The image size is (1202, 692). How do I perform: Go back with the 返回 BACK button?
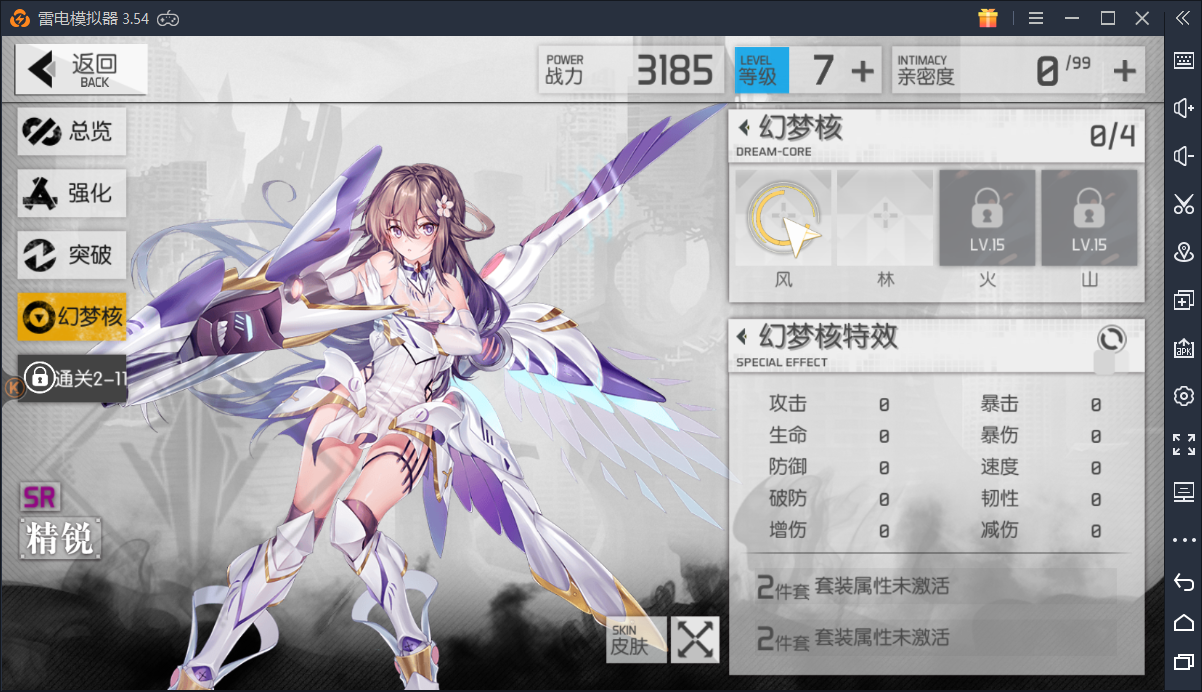tap(81, 69)
